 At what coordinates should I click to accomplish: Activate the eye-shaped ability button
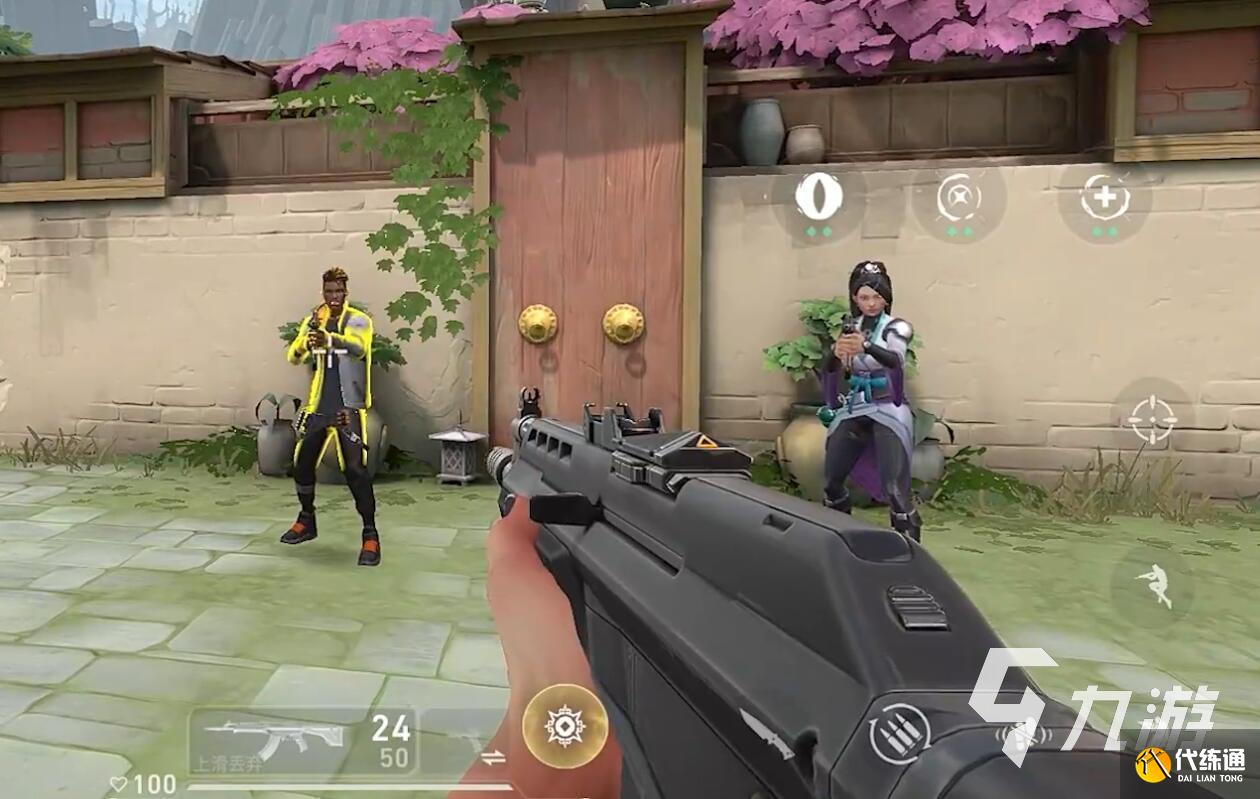tap(818, 197)
